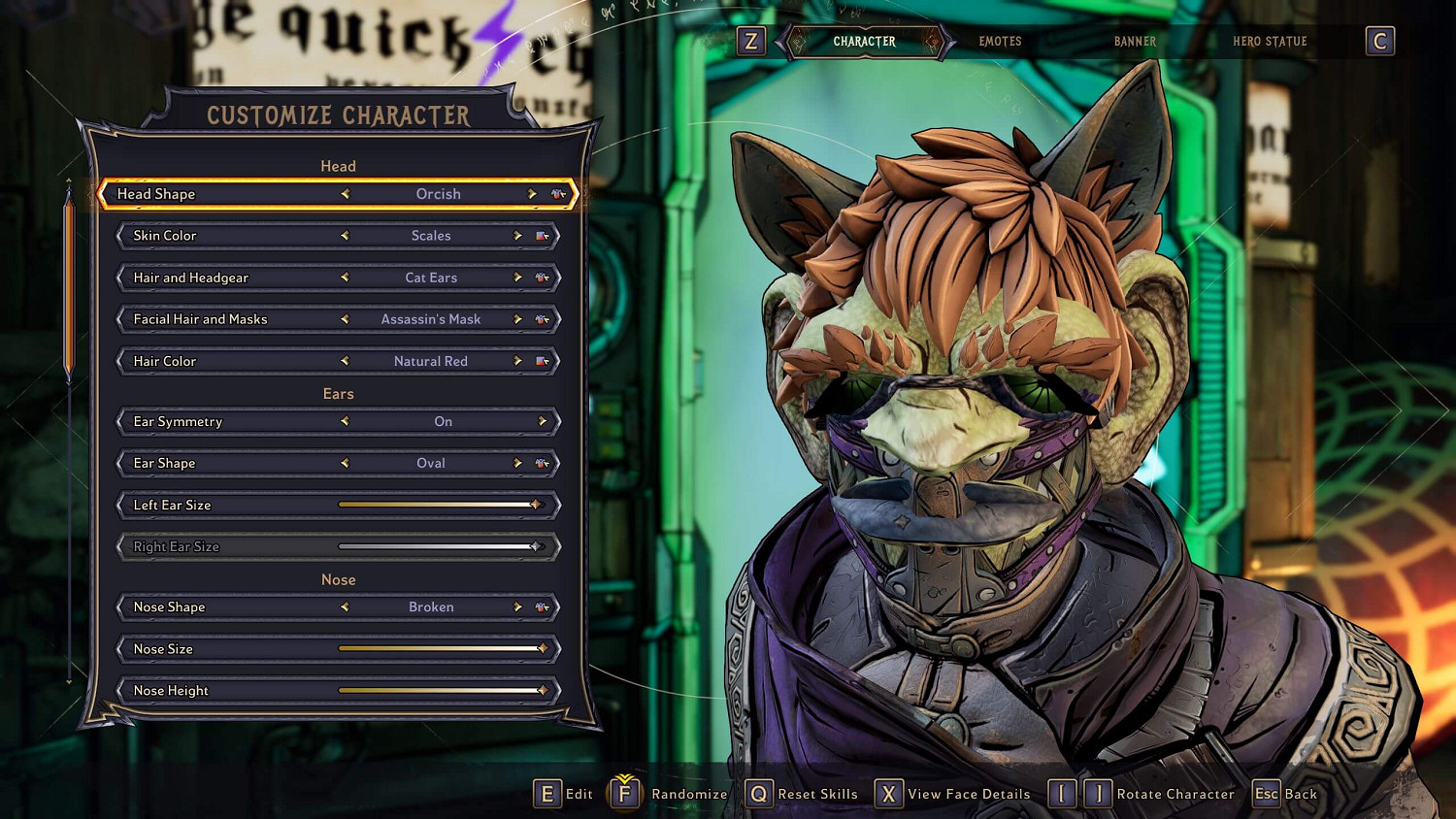Go Back from customization screen
The image size is (1456, 819).
click(1285, 794)
